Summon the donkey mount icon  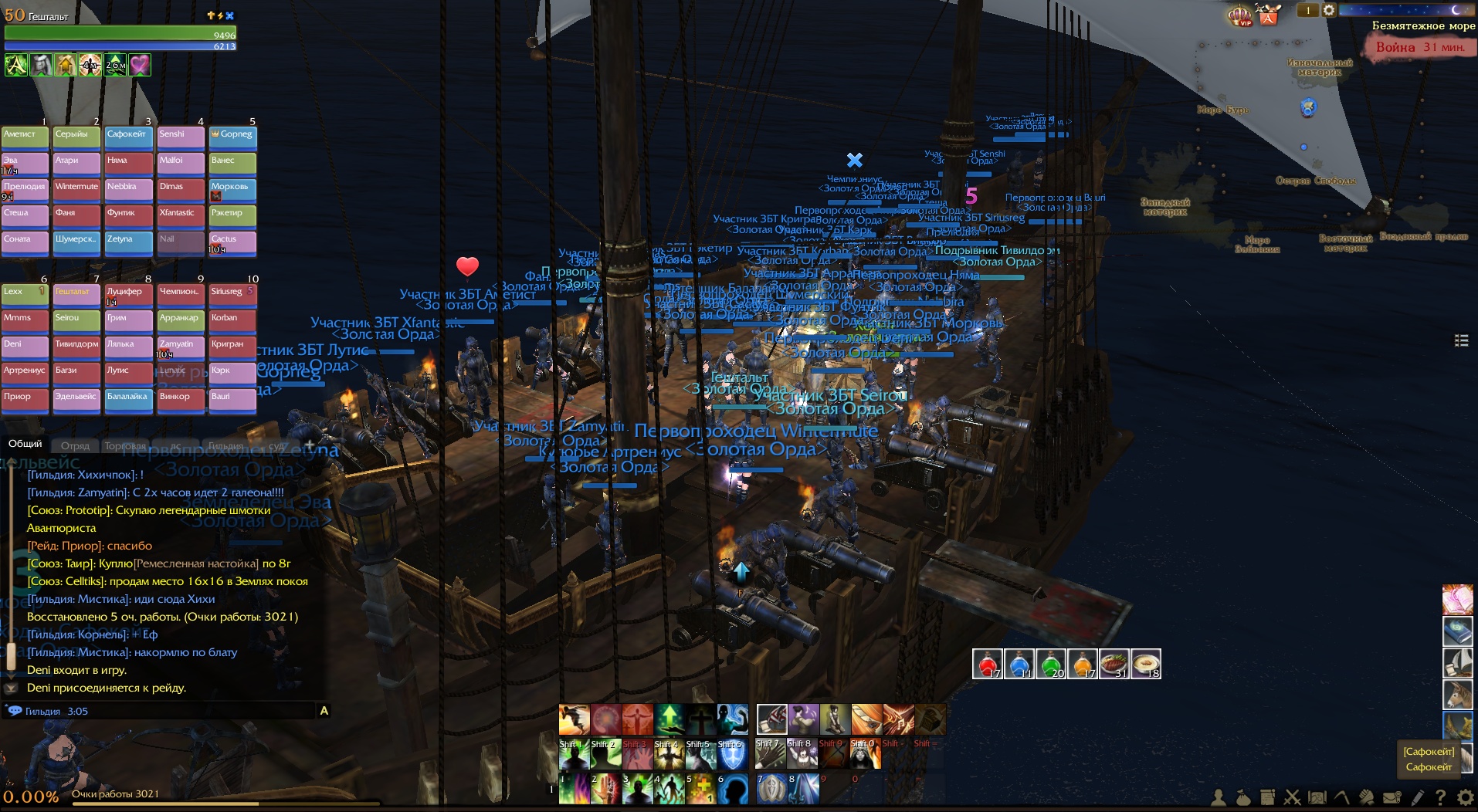(x=1457, y=695)
